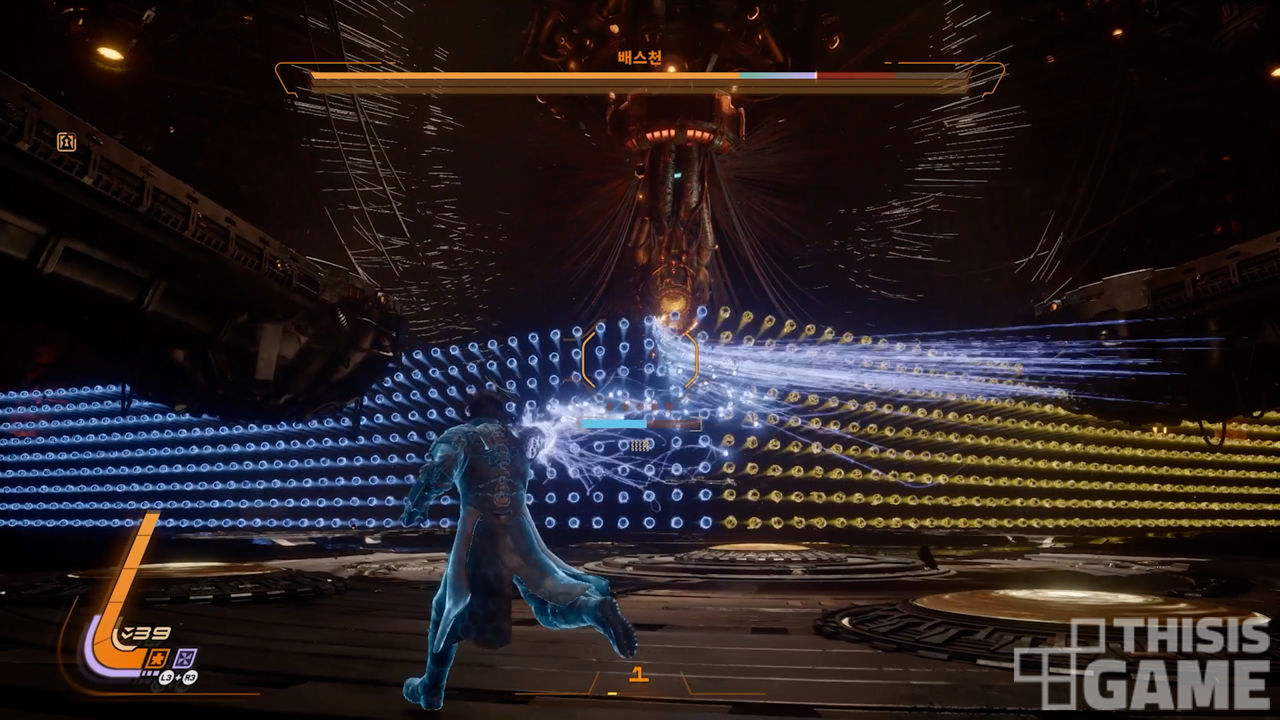Image resolution: width=1280 pixels, height=720 pixels.
Task: Activate the purple four-point cross ability icon
Action: click(x=186, y=657)
